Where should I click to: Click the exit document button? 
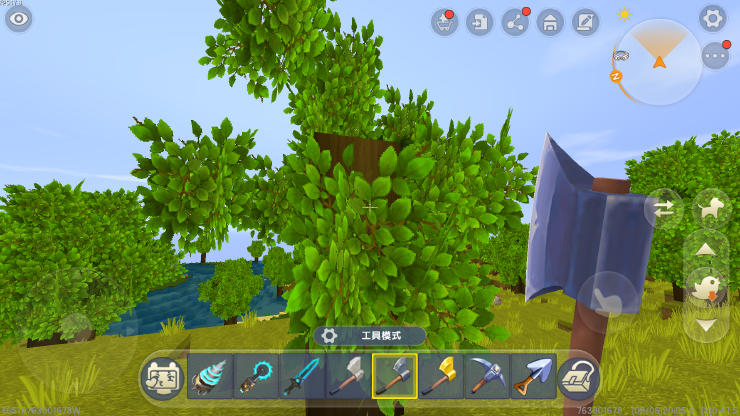(x=480, y=22)
